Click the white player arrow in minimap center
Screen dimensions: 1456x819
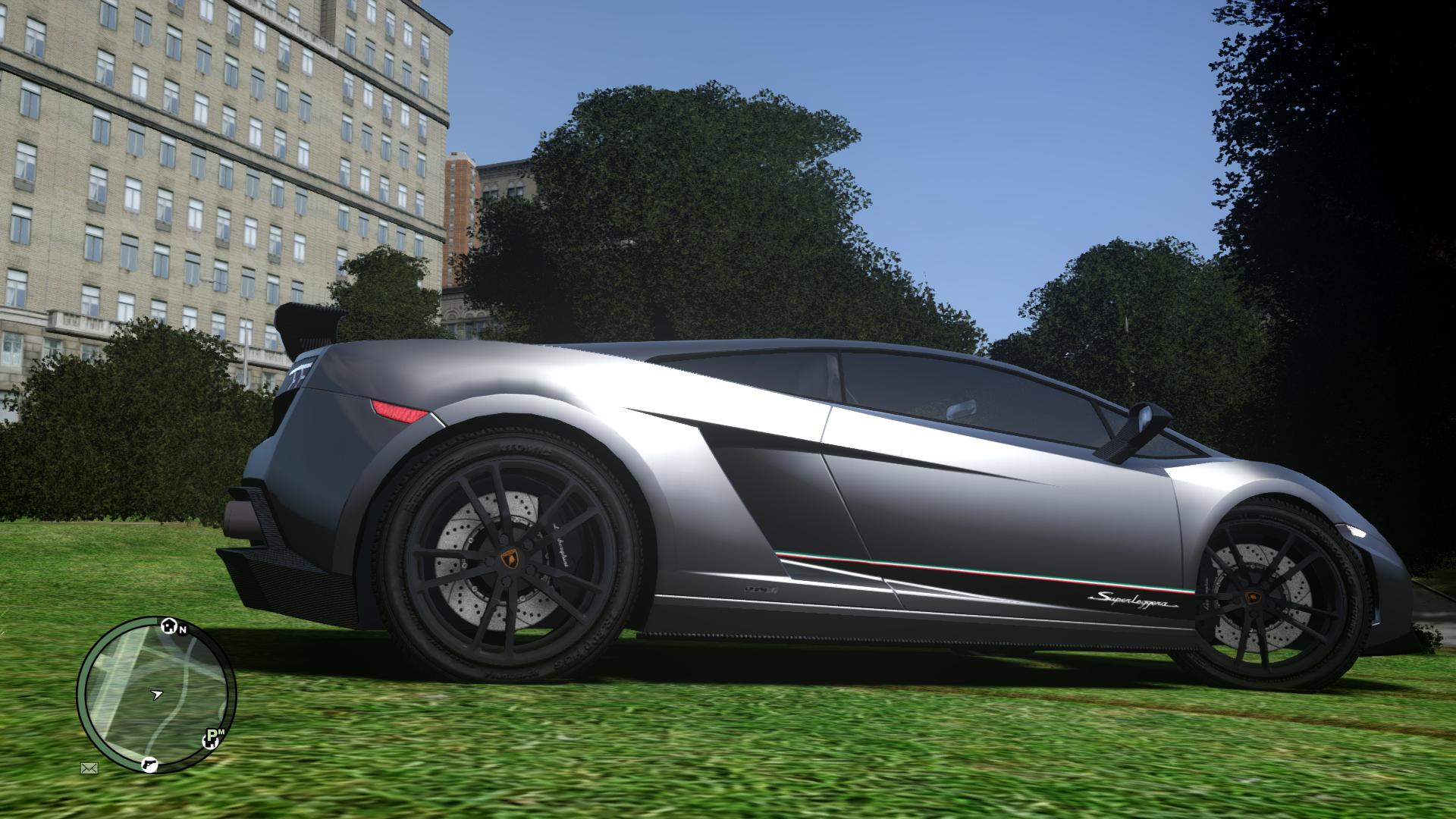pyautogui.click(x=157, y=695)
